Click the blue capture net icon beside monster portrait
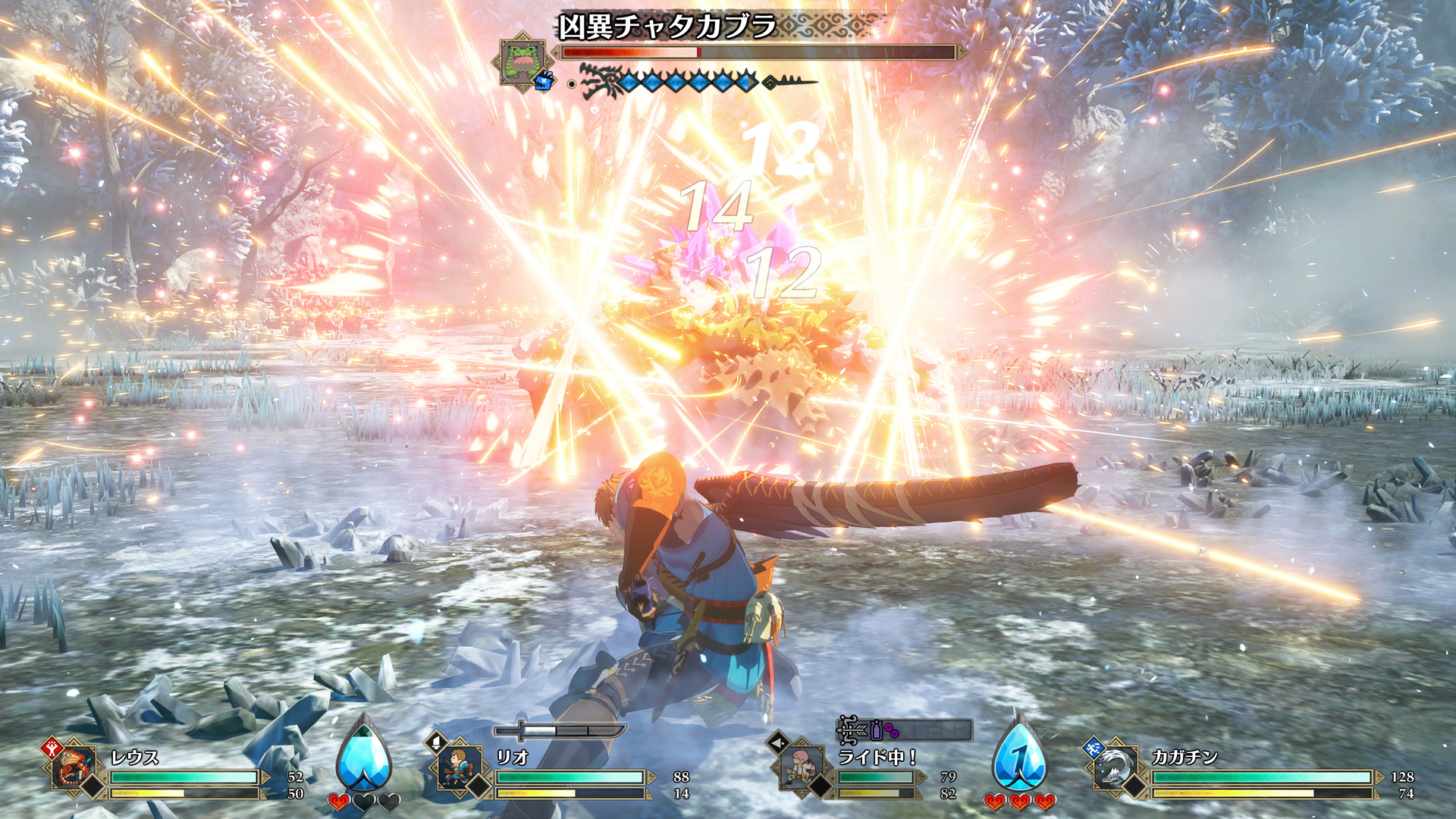The image size is (1456, 819). click(x=542, y=81)
